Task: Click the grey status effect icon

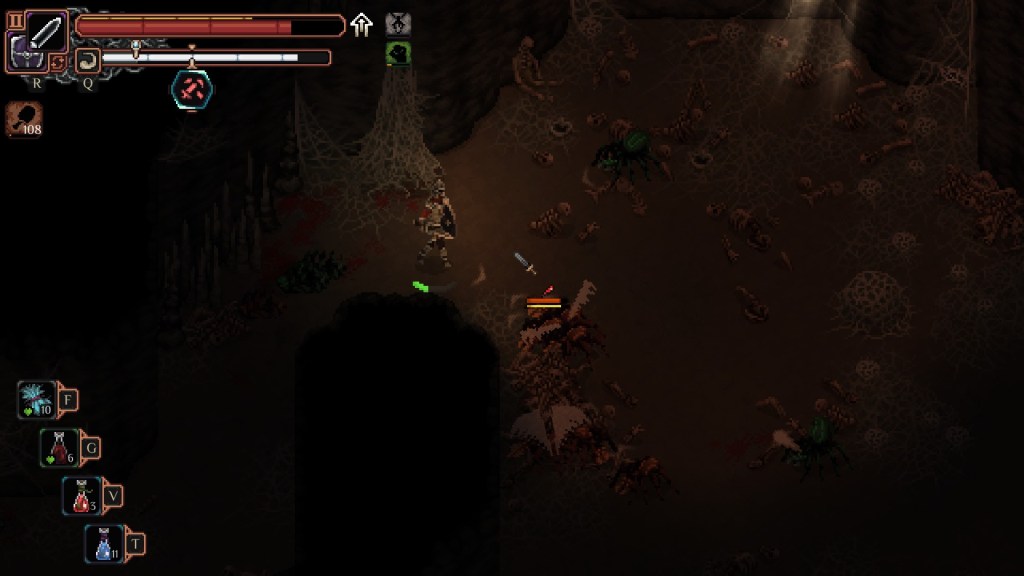Action: coord(397,25)
